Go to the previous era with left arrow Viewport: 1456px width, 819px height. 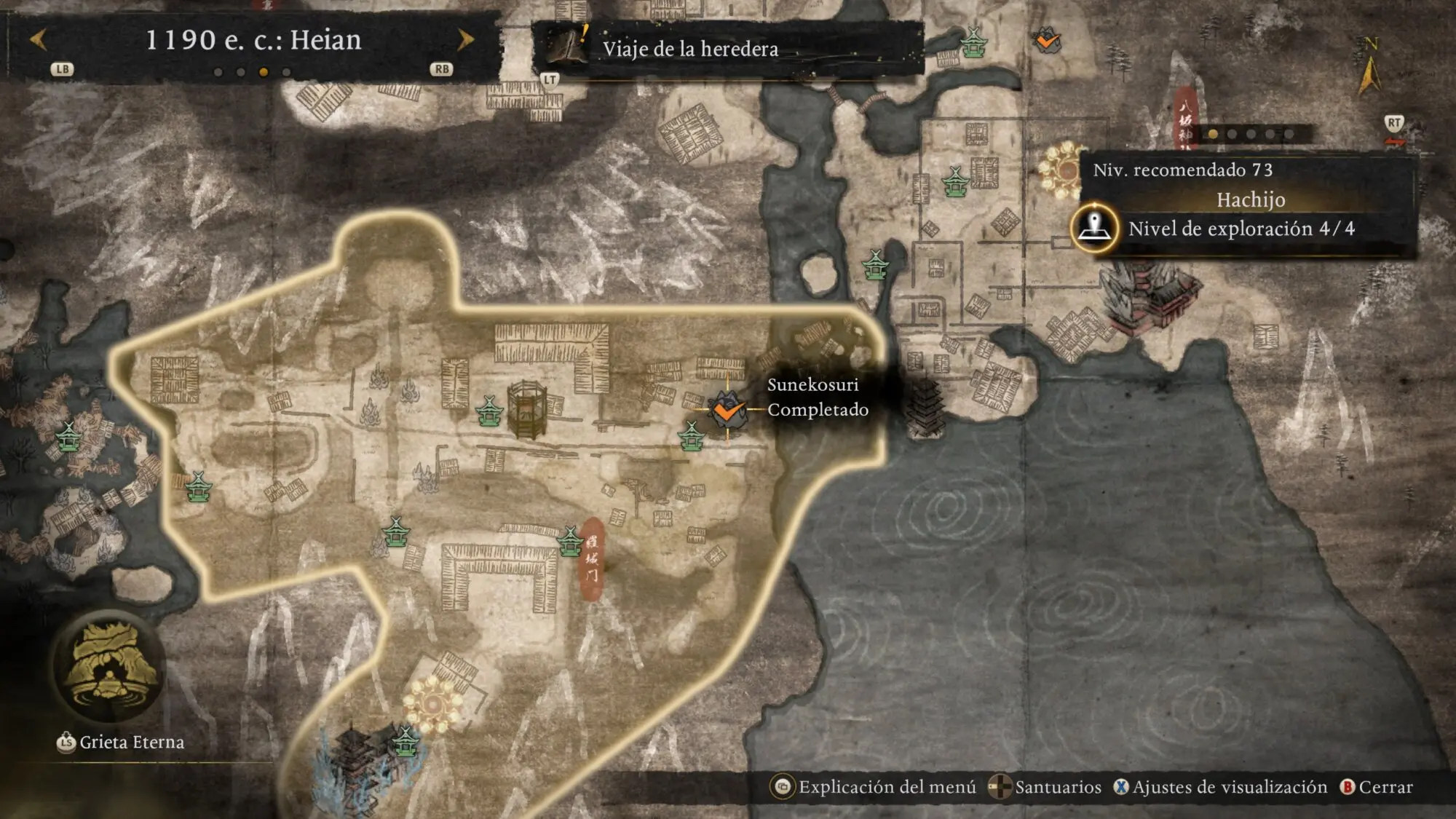tap(39, 40)
